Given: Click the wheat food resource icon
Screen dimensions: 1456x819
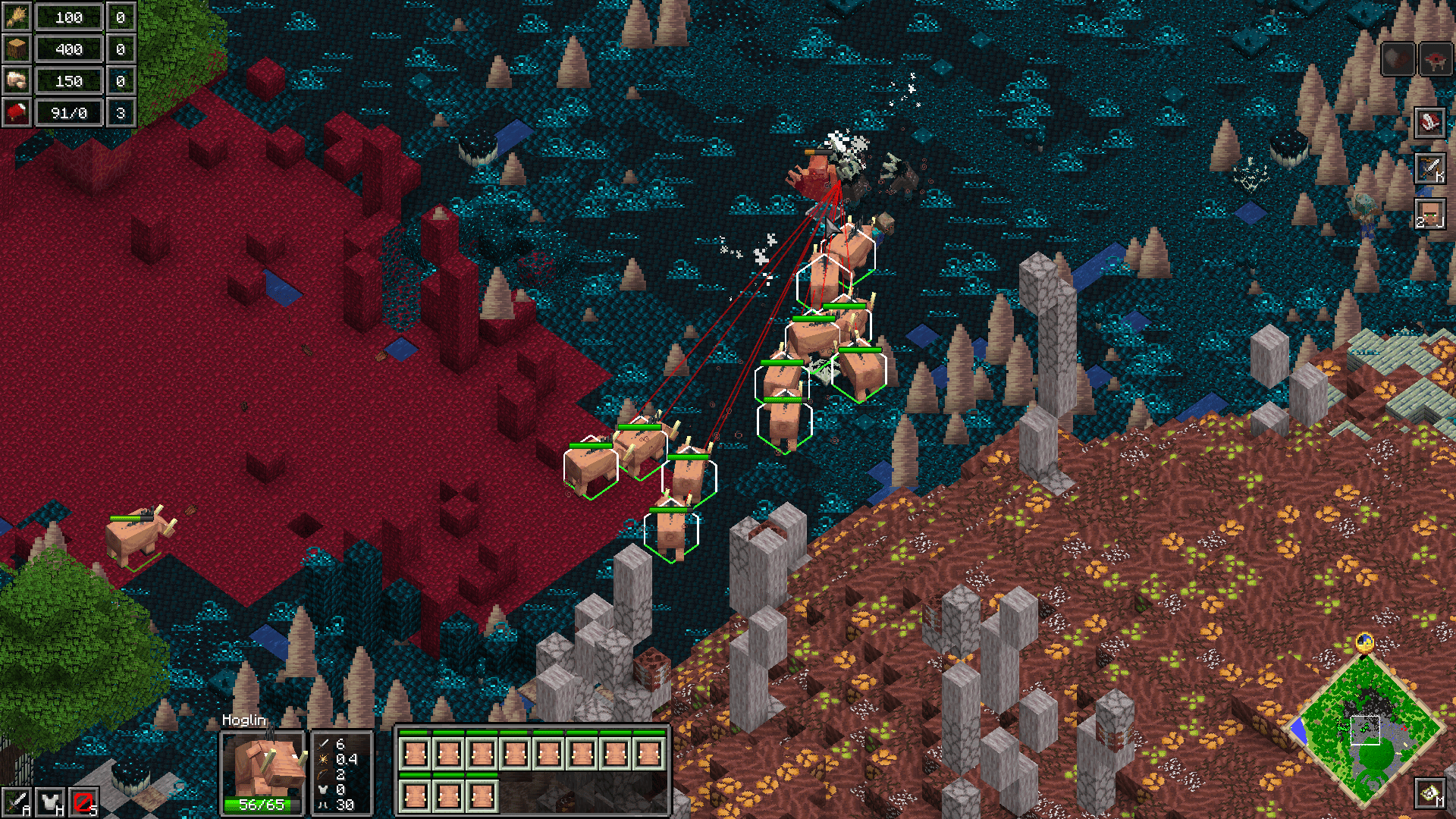Looking at the screenshot, I should [17, 17].
